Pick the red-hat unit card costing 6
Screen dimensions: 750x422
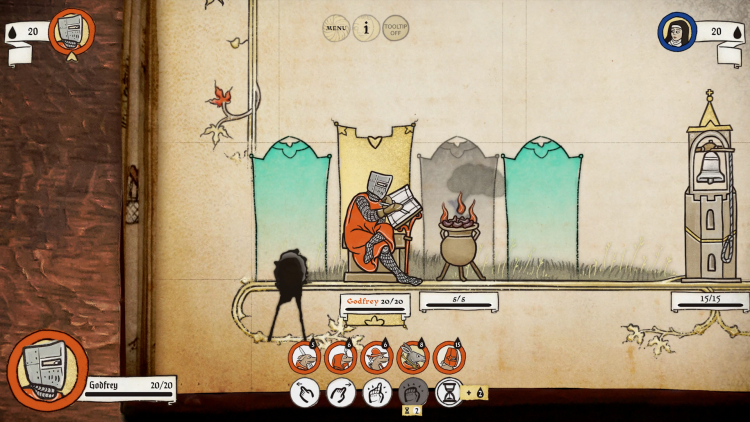click(x=376, y=358)
